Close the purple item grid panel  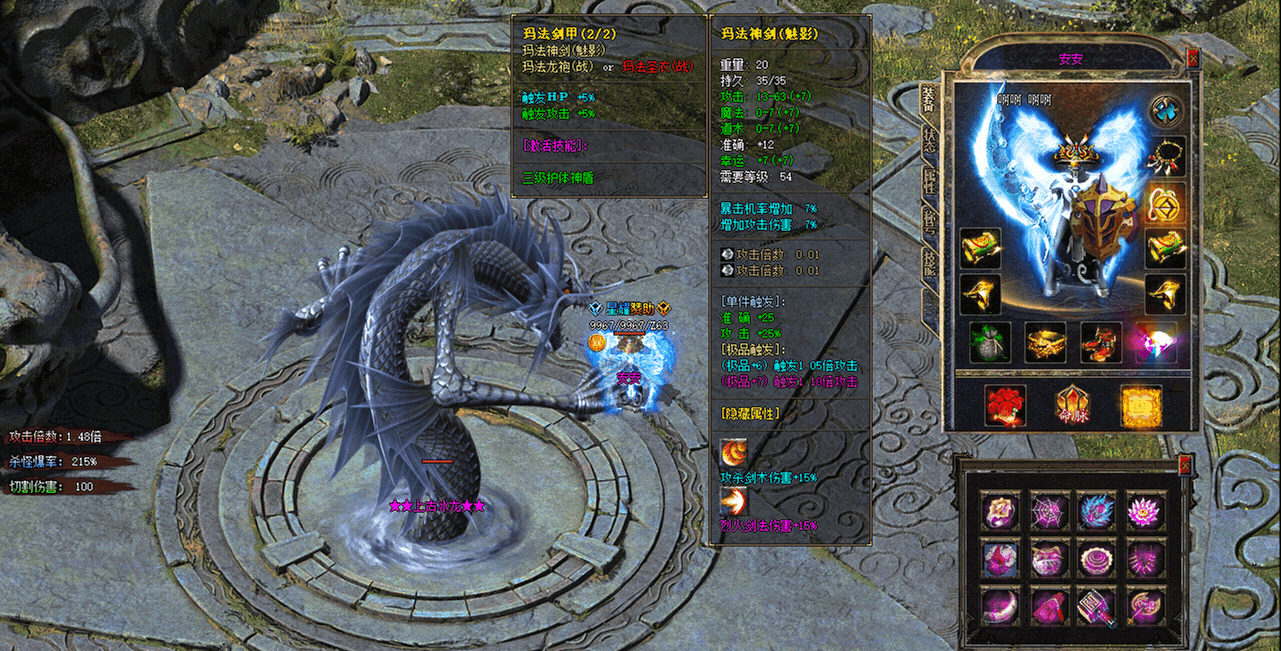coord(1185,465)
